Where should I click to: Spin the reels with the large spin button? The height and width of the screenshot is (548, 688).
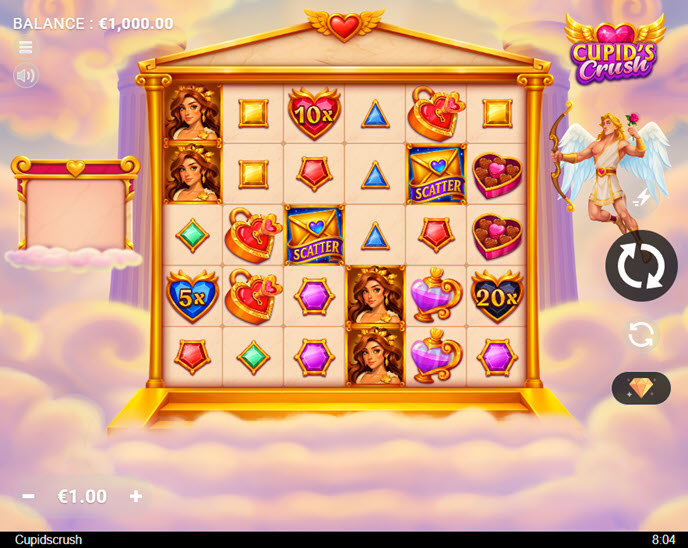641,266
